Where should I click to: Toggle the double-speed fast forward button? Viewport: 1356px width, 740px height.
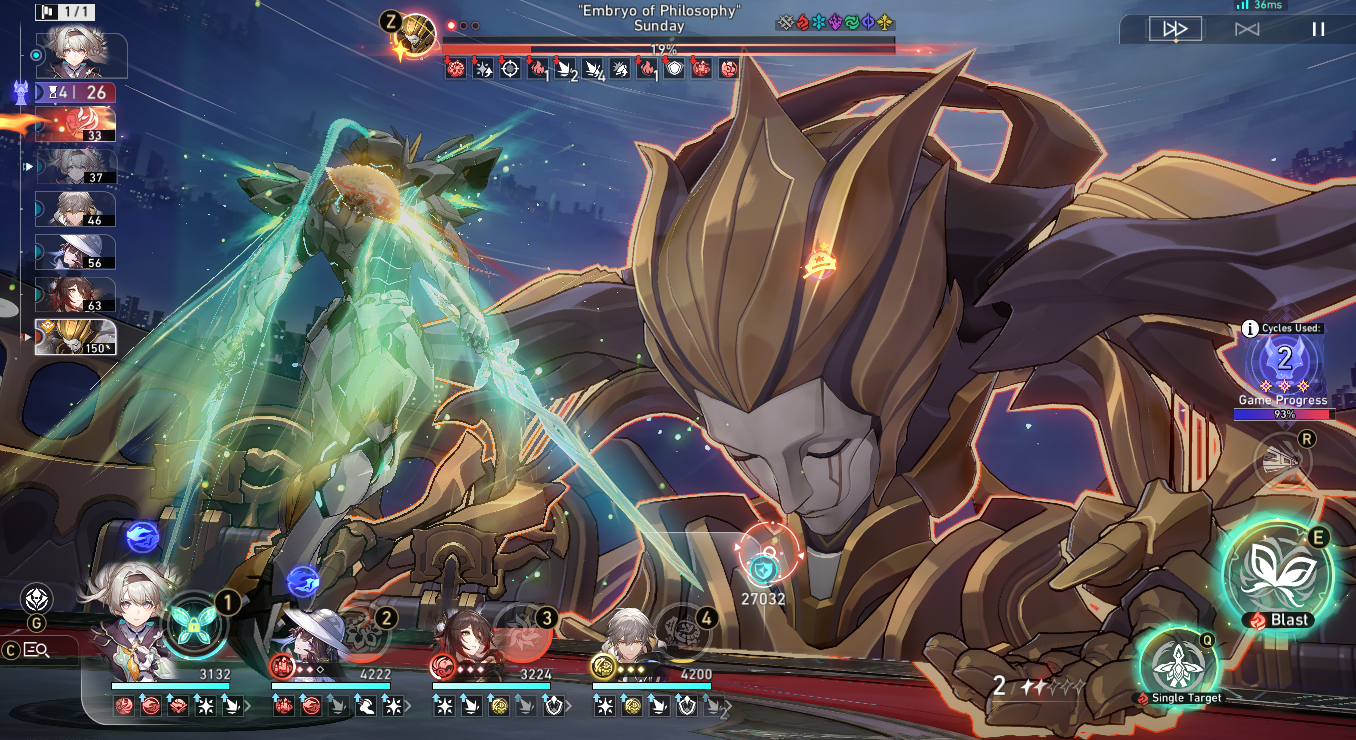(1175, 29)
